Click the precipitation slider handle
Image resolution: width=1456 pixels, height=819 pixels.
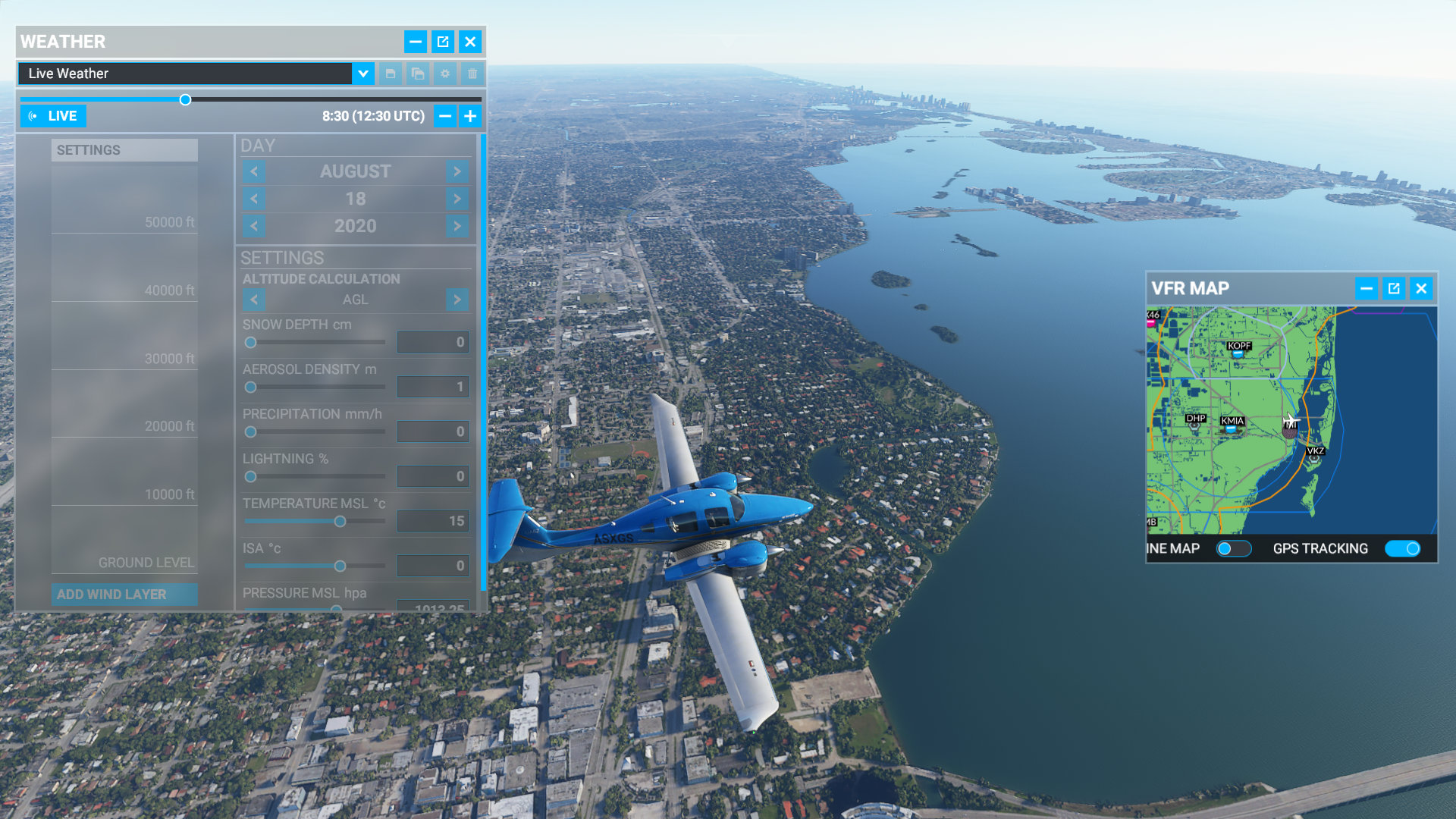click(x=250, y=431)
